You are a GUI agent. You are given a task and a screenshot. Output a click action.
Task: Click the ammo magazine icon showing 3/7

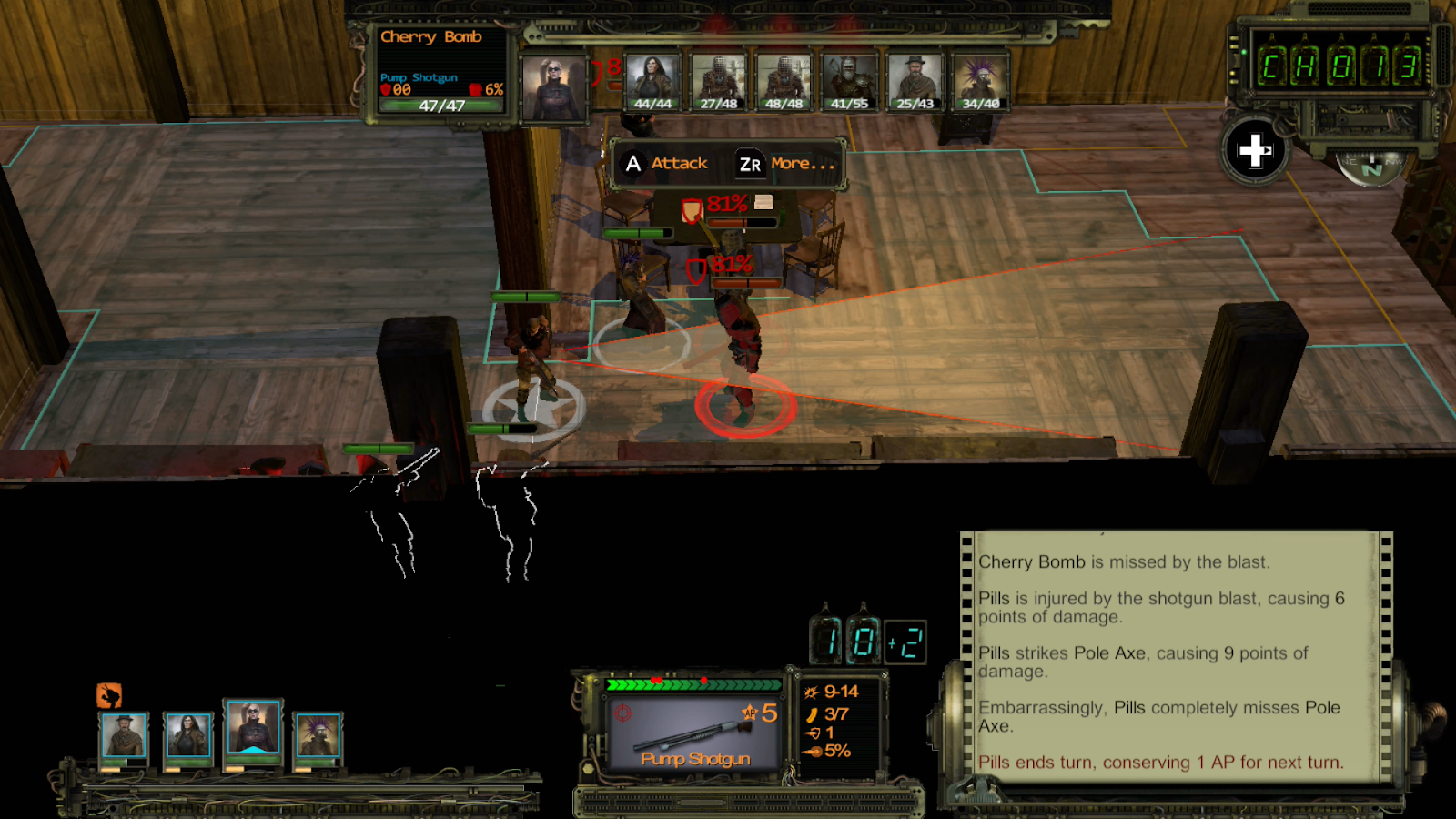pos(813,713)
